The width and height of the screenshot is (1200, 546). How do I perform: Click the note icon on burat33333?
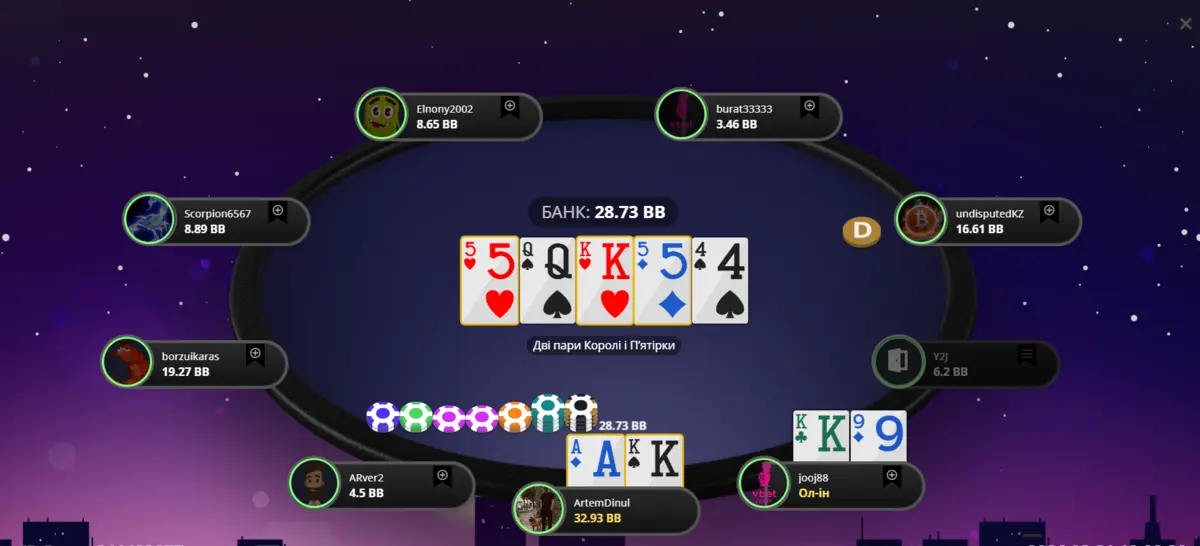(810, 106)
